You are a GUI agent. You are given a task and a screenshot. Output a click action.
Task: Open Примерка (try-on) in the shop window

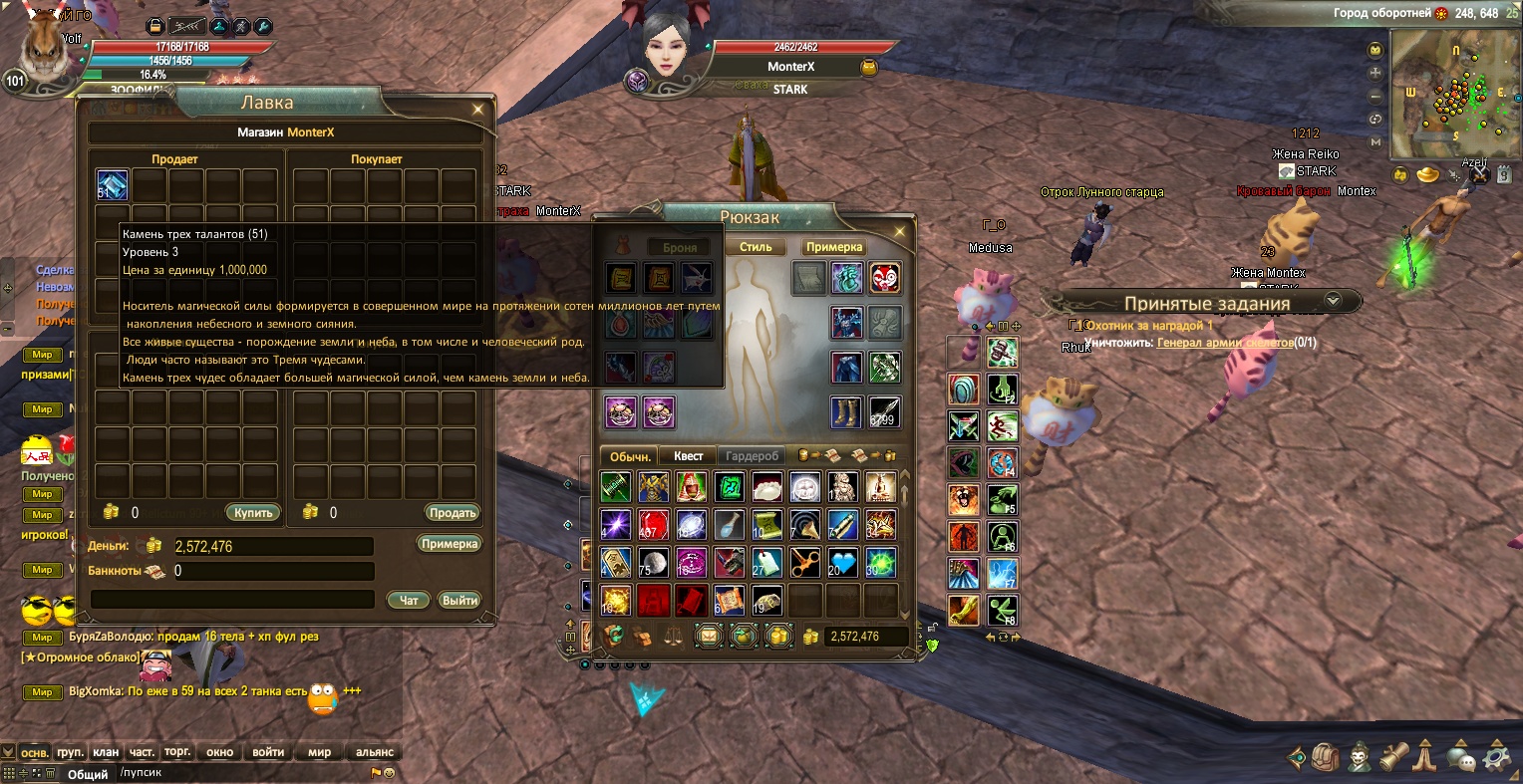tap(450, 544)
